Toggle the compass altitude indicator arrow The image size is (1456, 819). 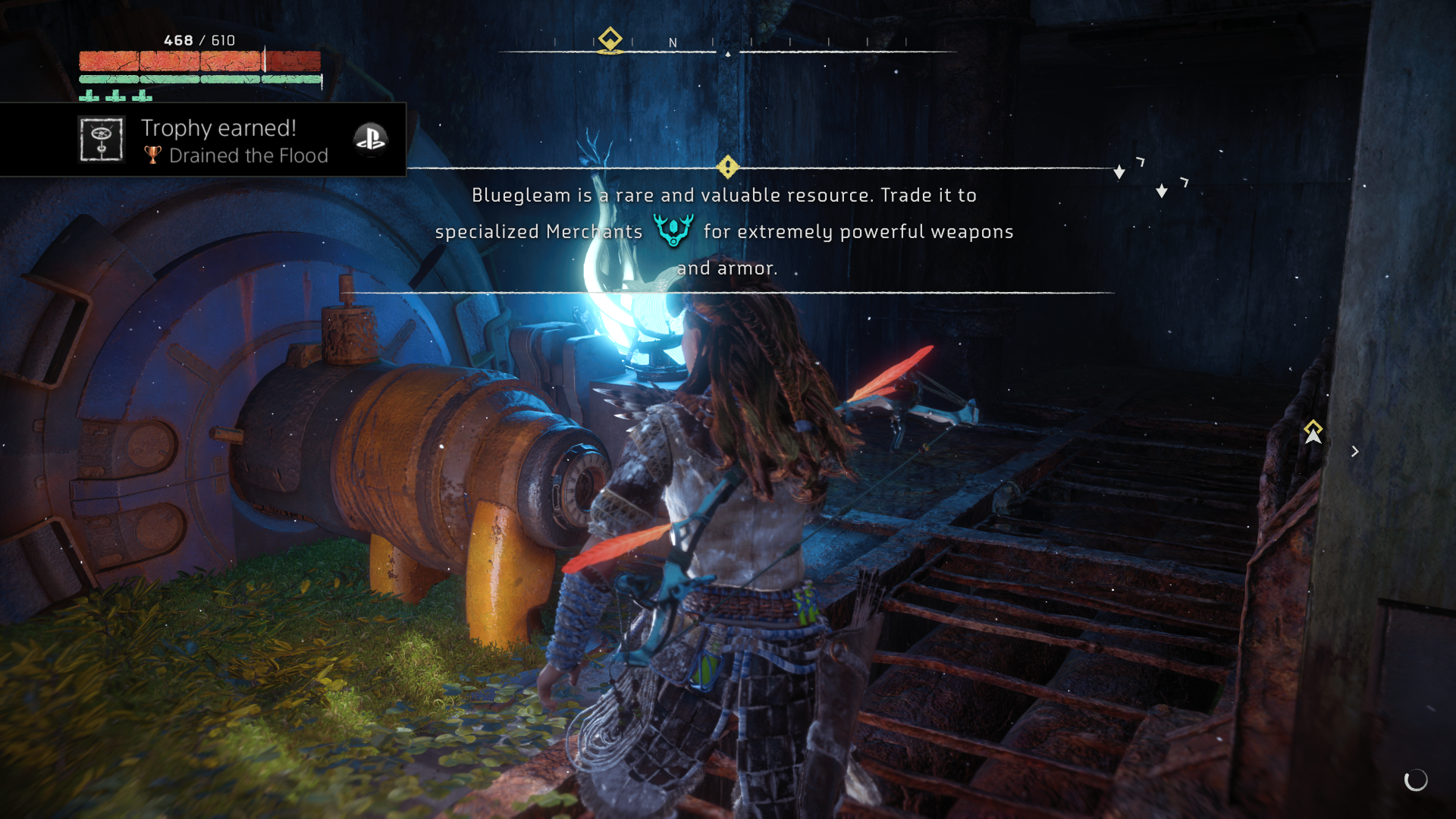pos(730,55)
